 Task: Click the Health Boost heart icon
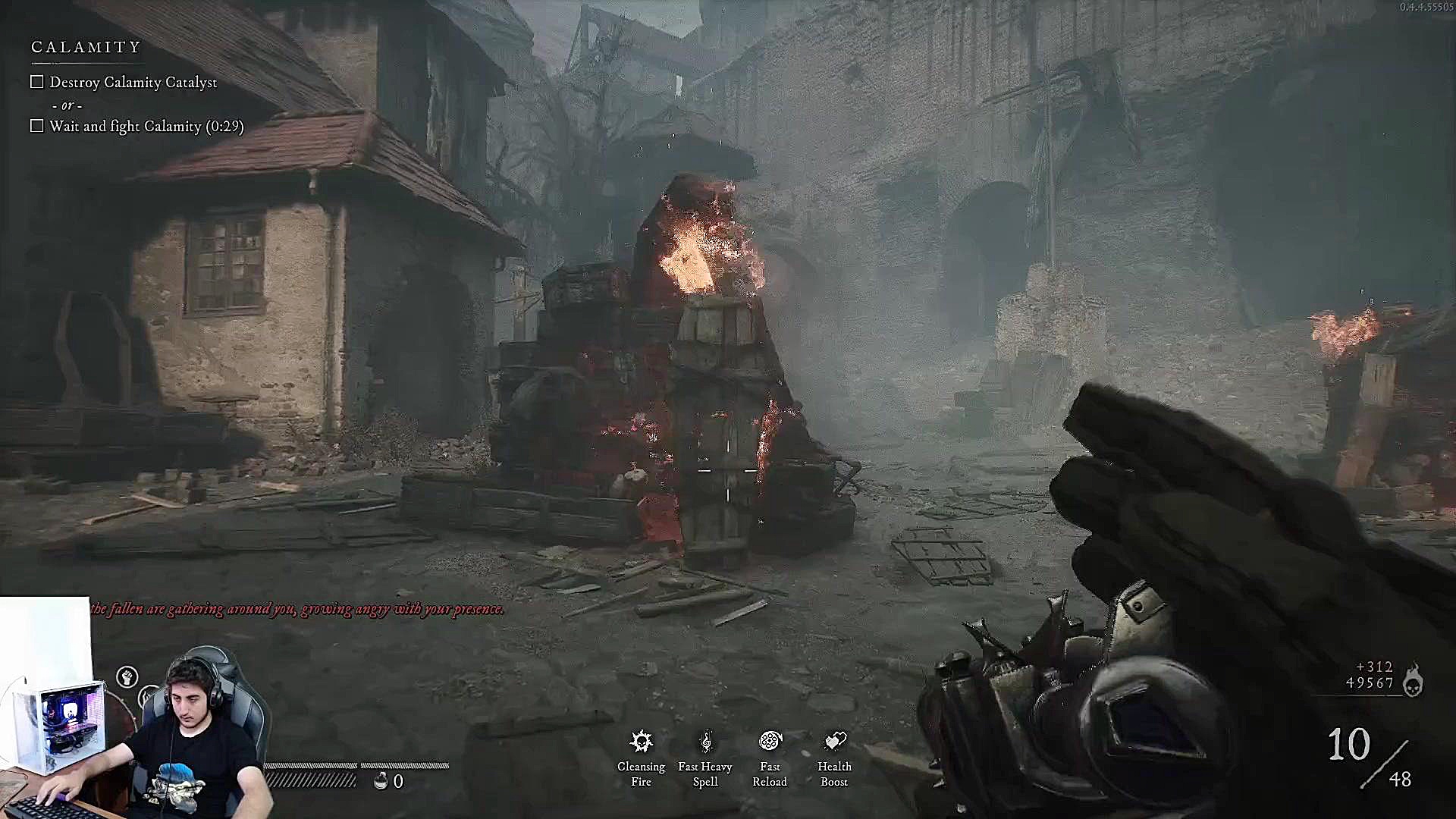(x=835, y=741)
